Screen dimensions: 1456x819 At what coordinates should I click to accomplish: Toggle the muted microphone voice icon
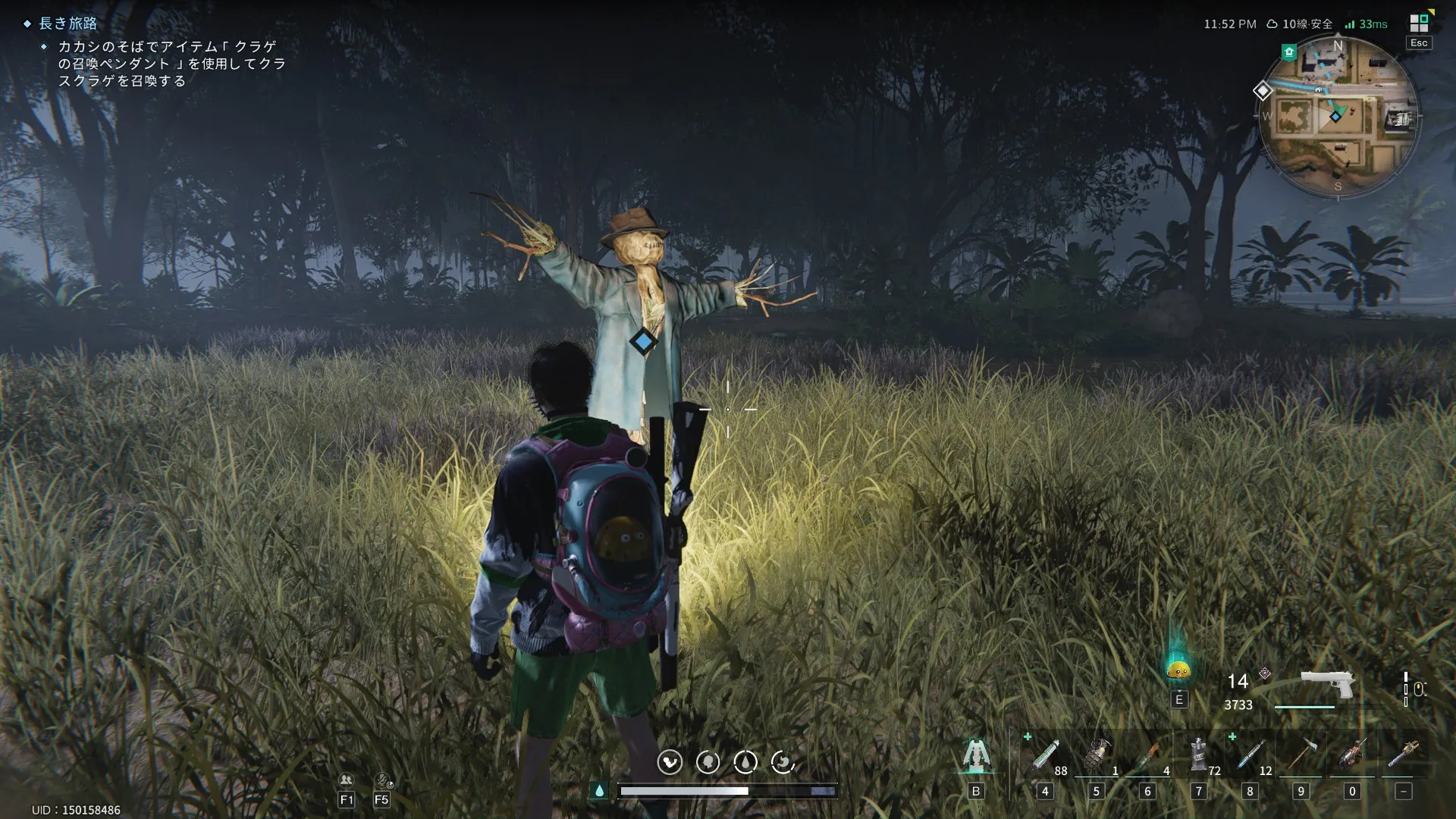pos(383,780)
